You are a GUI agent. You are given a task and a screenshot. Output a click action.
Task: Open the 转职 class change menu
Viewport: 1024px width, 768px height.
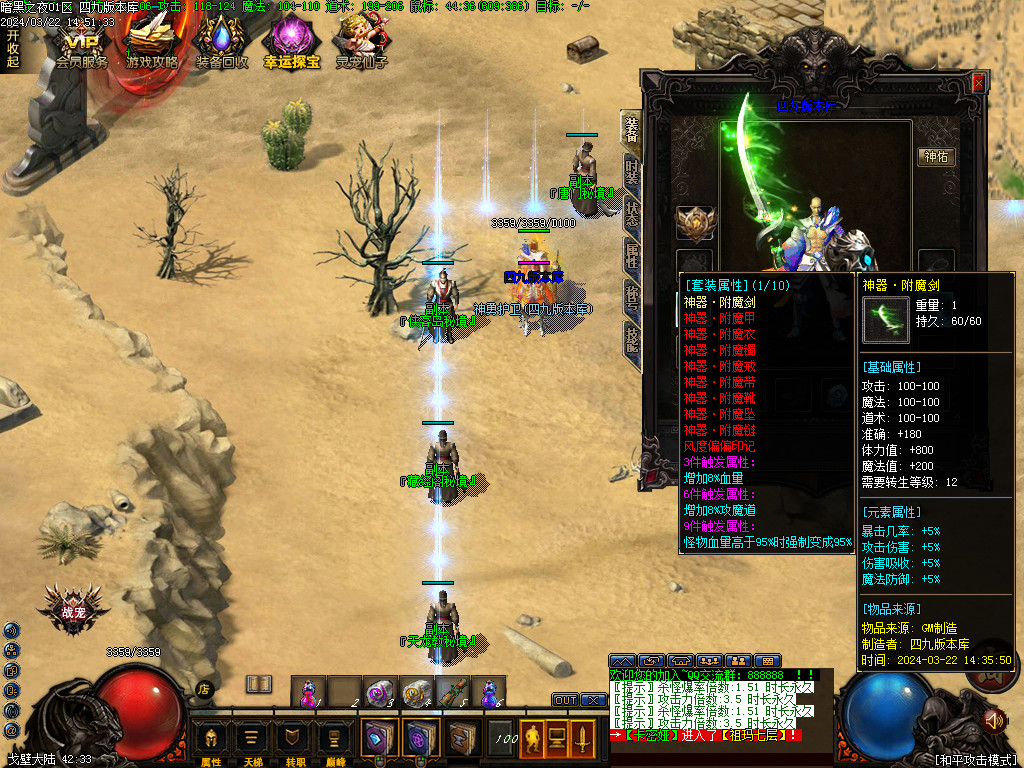[x=293, y=741]
